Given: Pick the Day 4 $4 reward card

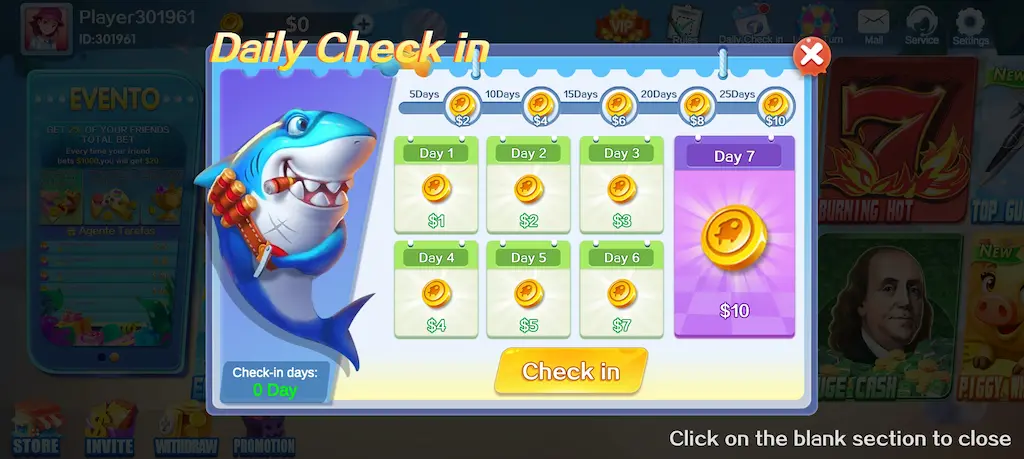Looking at the screenshot, I should [x=436, y=290].
